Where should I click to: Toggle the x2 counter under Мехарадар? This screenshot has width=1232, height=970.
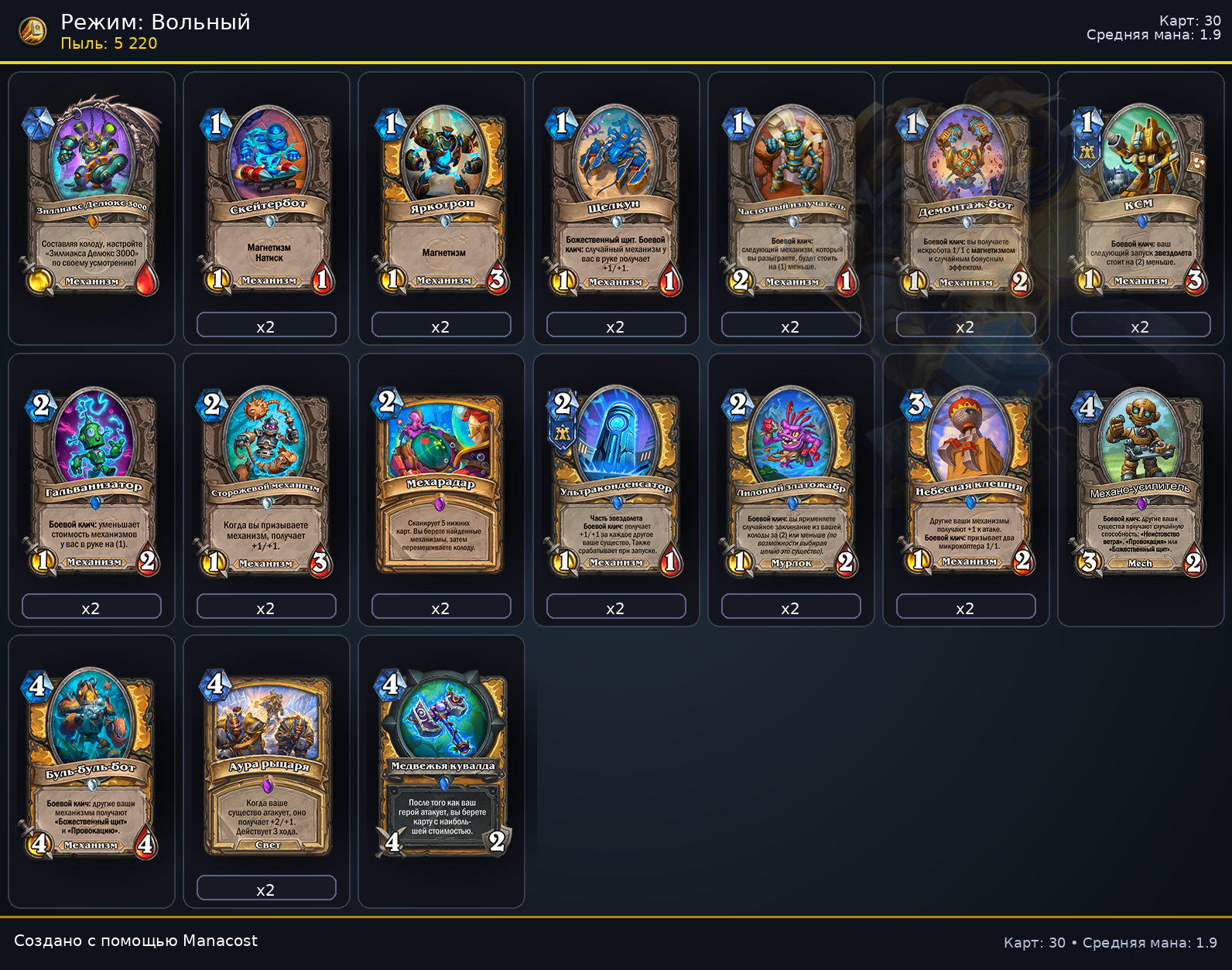441,607
